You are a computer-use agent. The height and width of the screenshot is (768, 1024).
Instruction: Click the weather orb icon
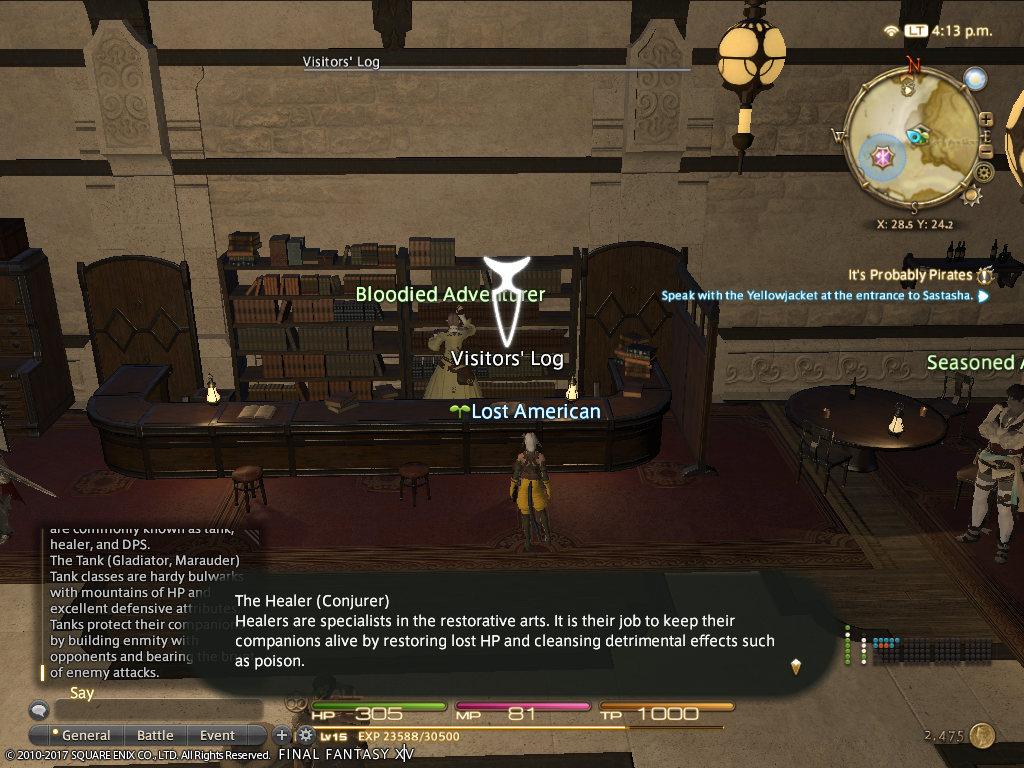[x=975, y=79]
